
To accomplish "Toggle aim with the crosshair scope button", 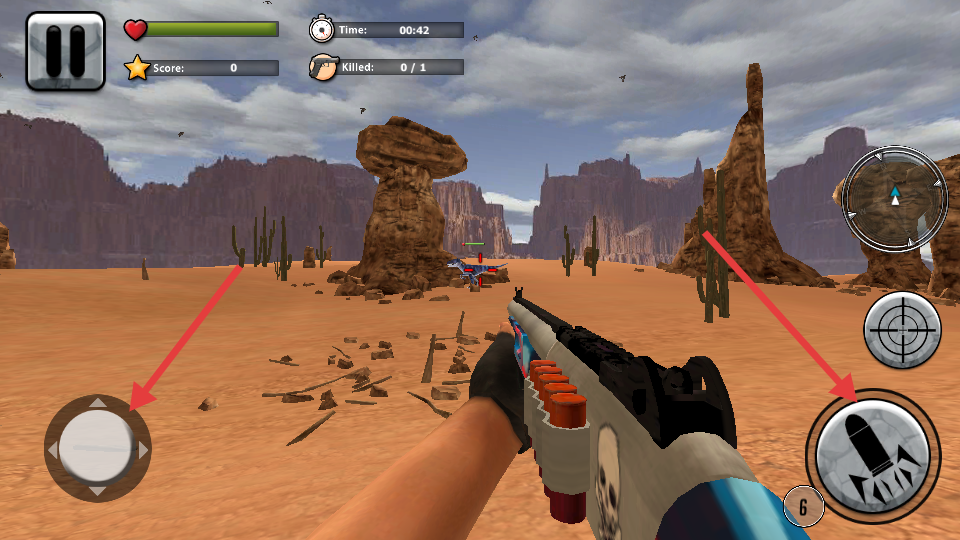I will [x=902, y=330].
